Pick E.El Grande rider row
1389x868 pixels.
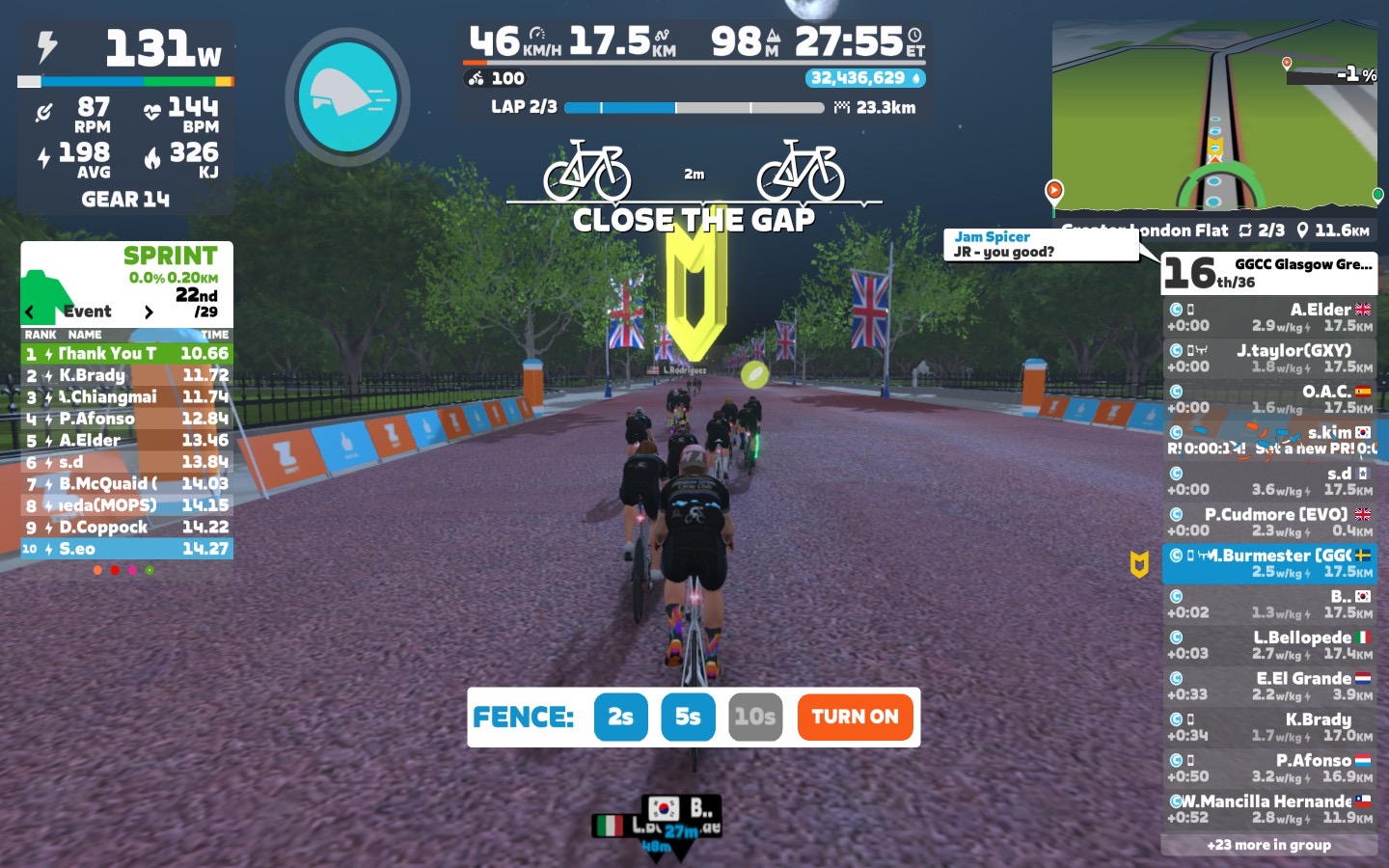pyautogui.click(x=1268, y=686)
